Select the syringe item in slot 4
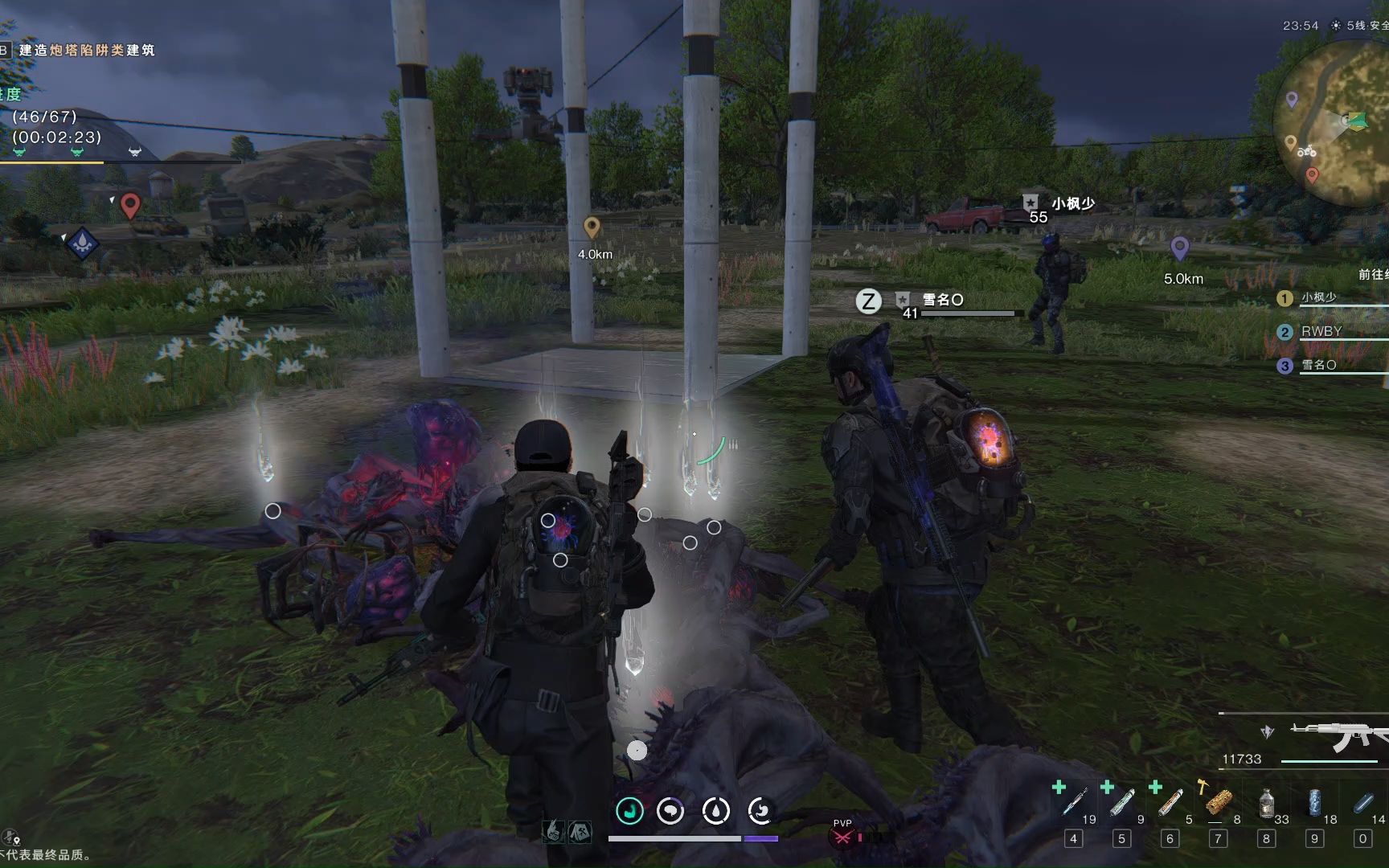Image resolution: width=1389 pixels, height=868 pixels. (1074, 802)
